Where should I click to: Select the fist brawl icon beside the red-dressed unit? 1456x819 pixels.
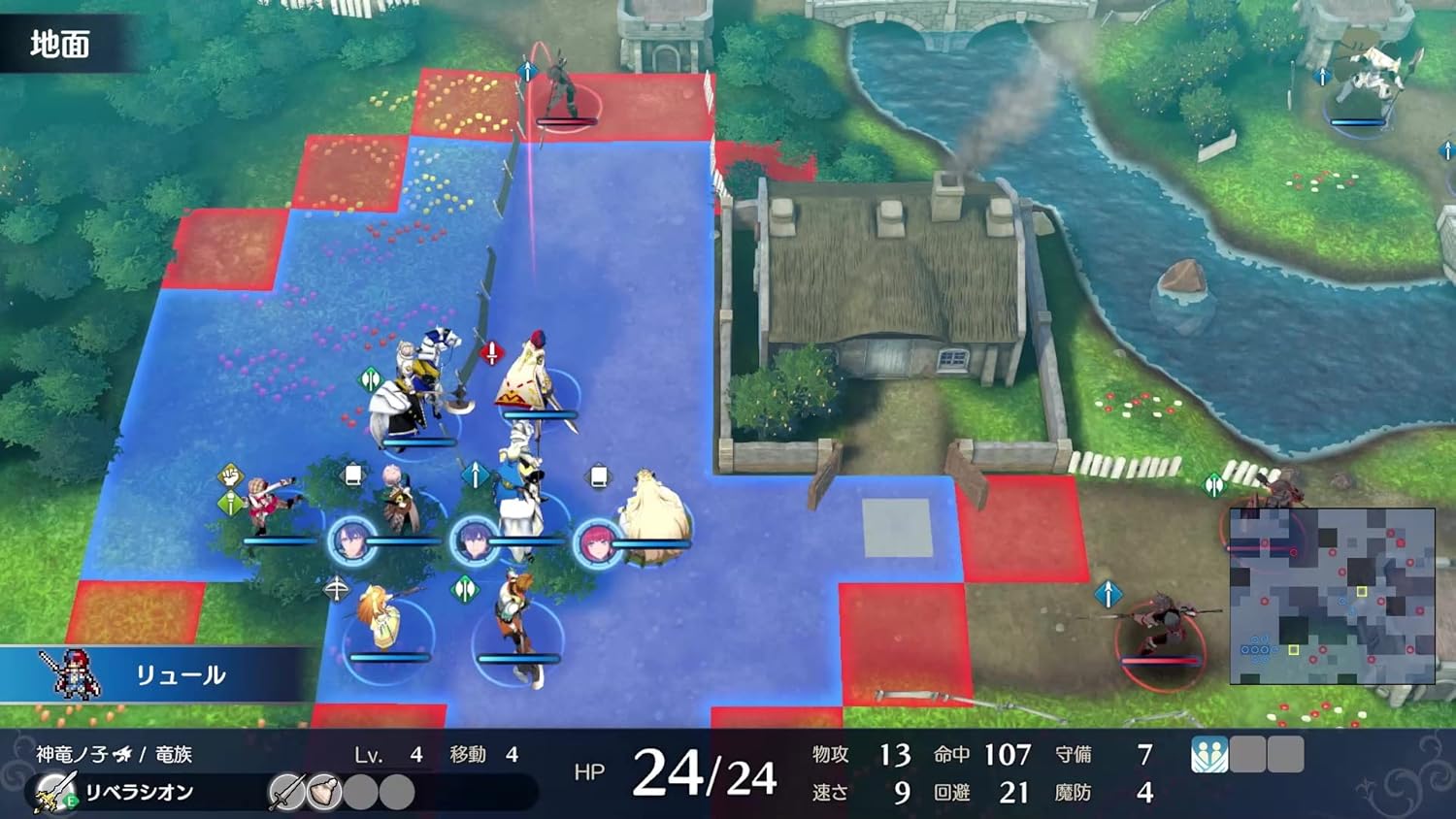point(230,475)
